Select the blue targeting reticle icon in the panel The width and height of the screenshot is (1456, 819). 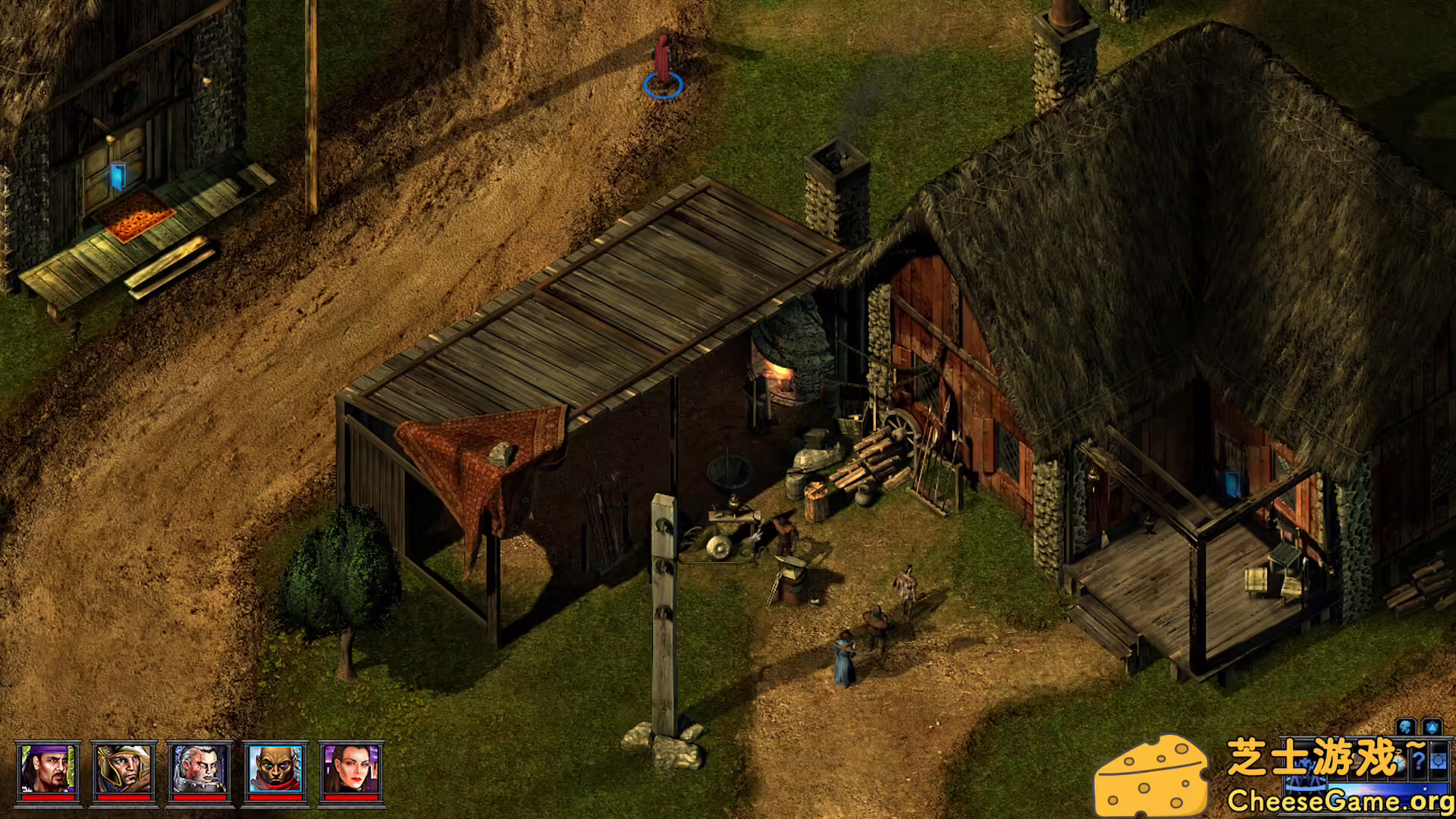[1439, 761]
